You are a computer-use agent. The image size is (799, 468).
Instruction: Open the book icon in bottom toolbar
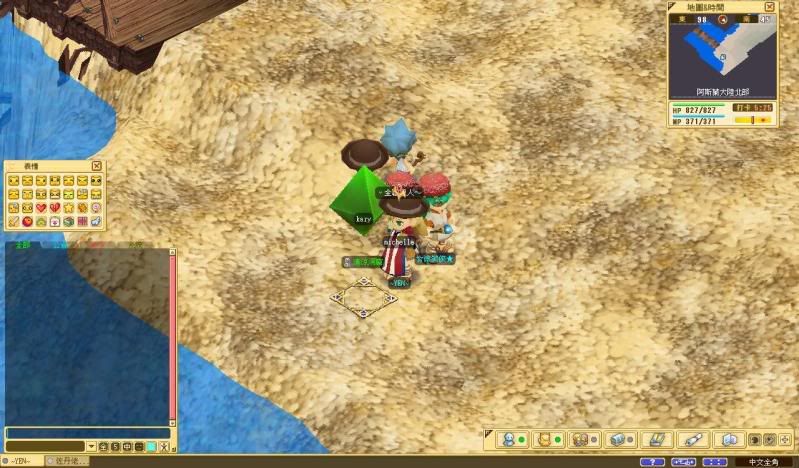tap(729, 439)
